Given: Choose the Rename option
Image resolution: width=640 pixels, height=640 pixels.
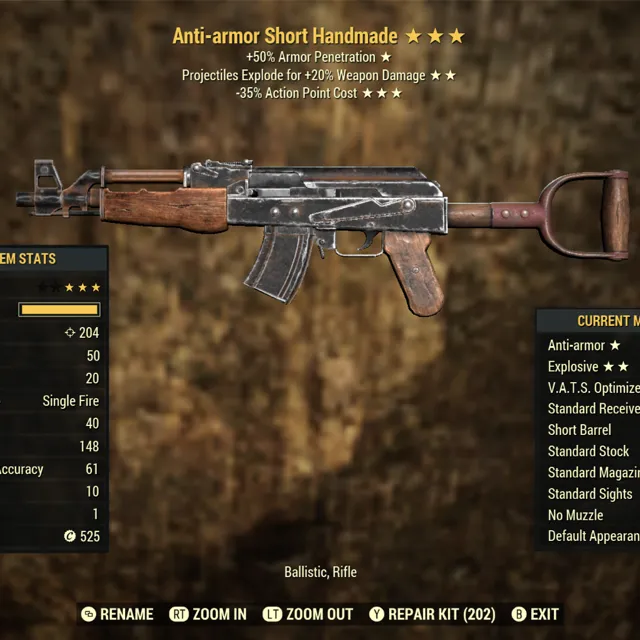Looking at the screenshot, I should pos(117,614).
